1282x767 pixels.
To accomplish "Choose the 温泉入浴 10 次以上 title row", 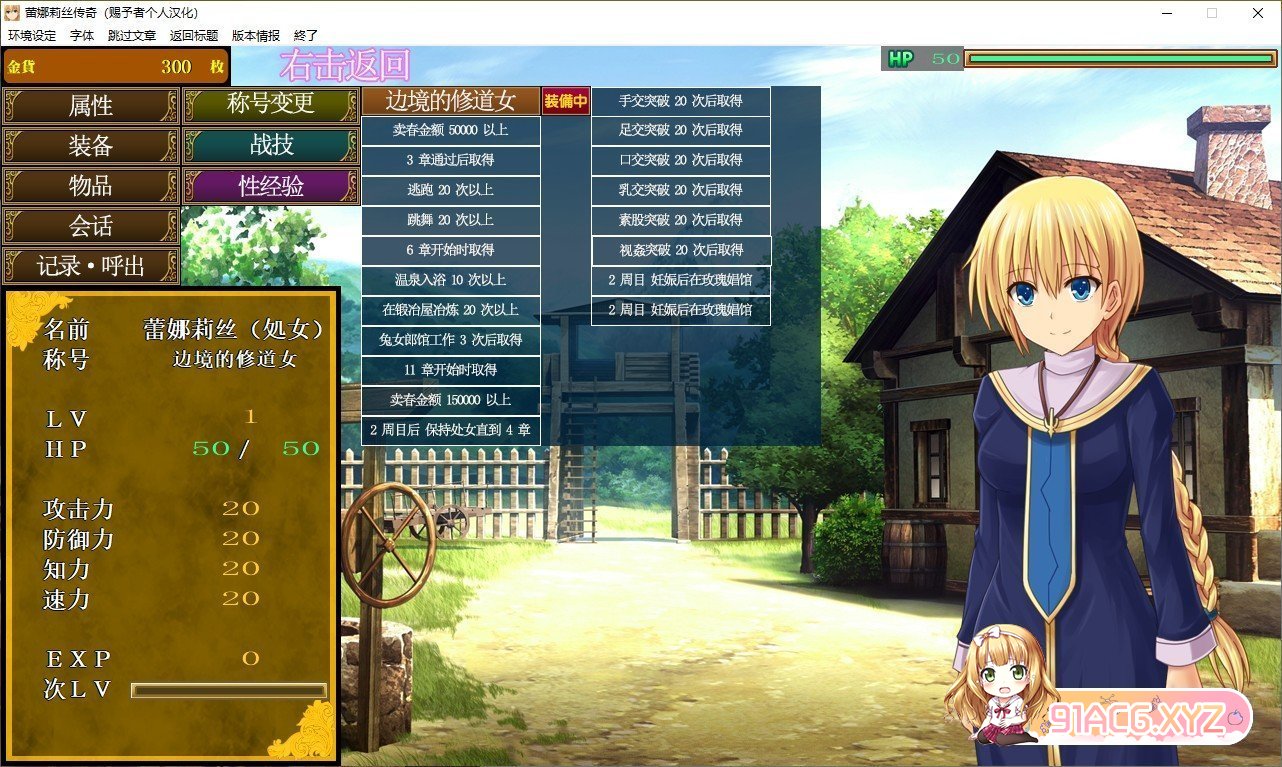I will [x=450, y=280].
